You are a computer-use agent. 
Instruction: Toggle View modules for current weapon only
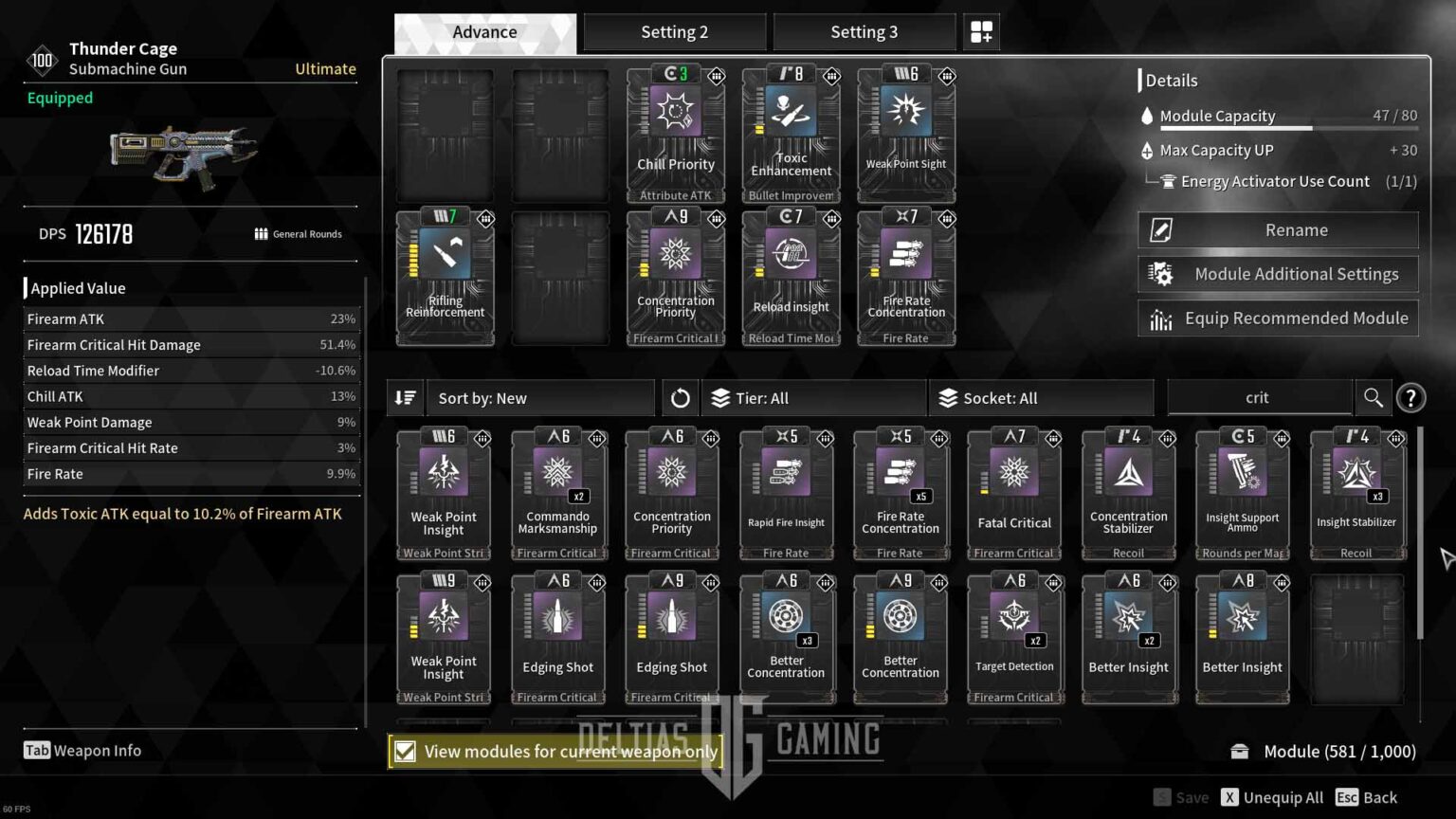[405, 752]
